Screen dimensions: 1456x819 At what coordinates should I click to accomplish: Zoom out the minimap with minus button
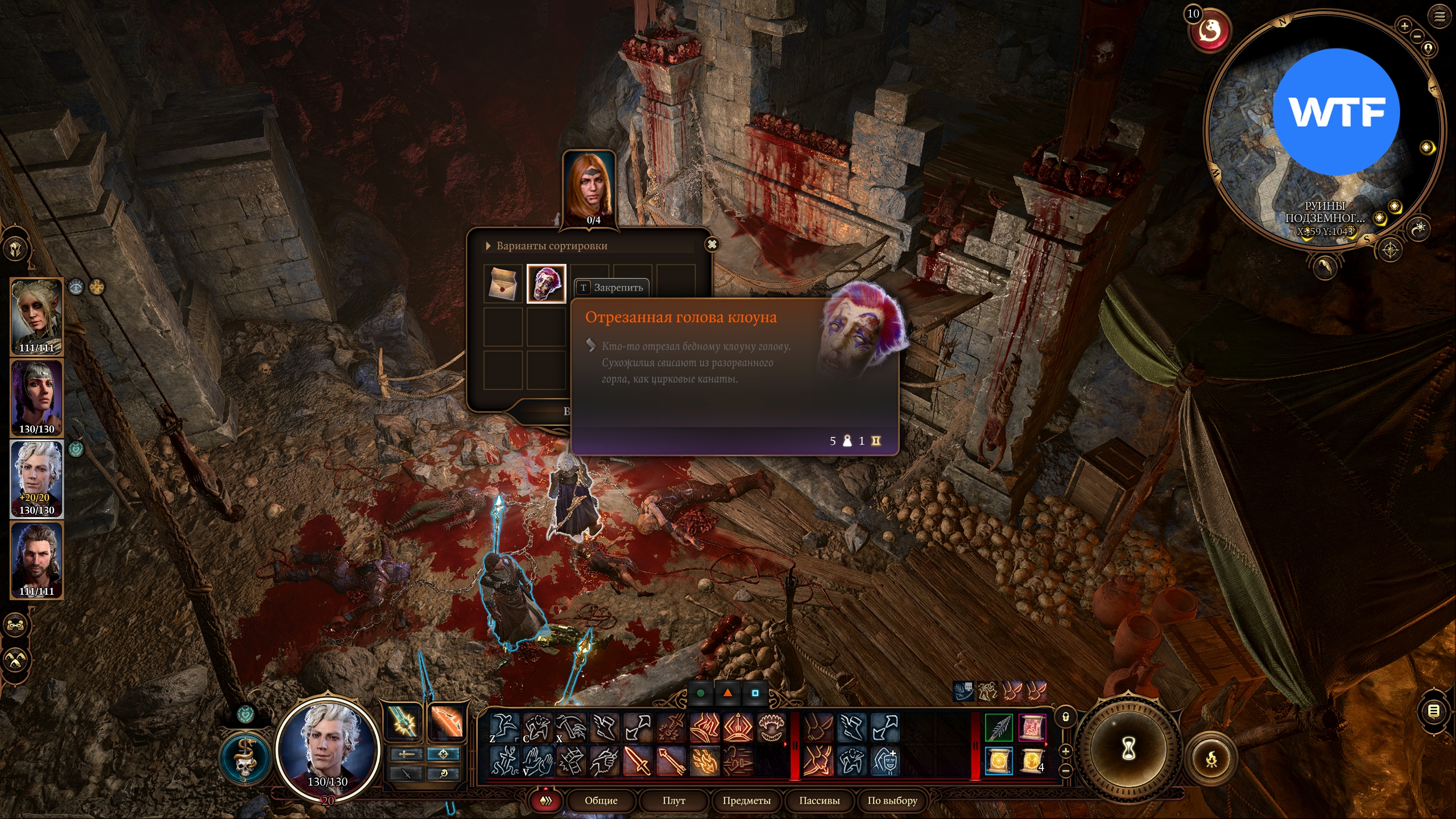point(1417,36)
